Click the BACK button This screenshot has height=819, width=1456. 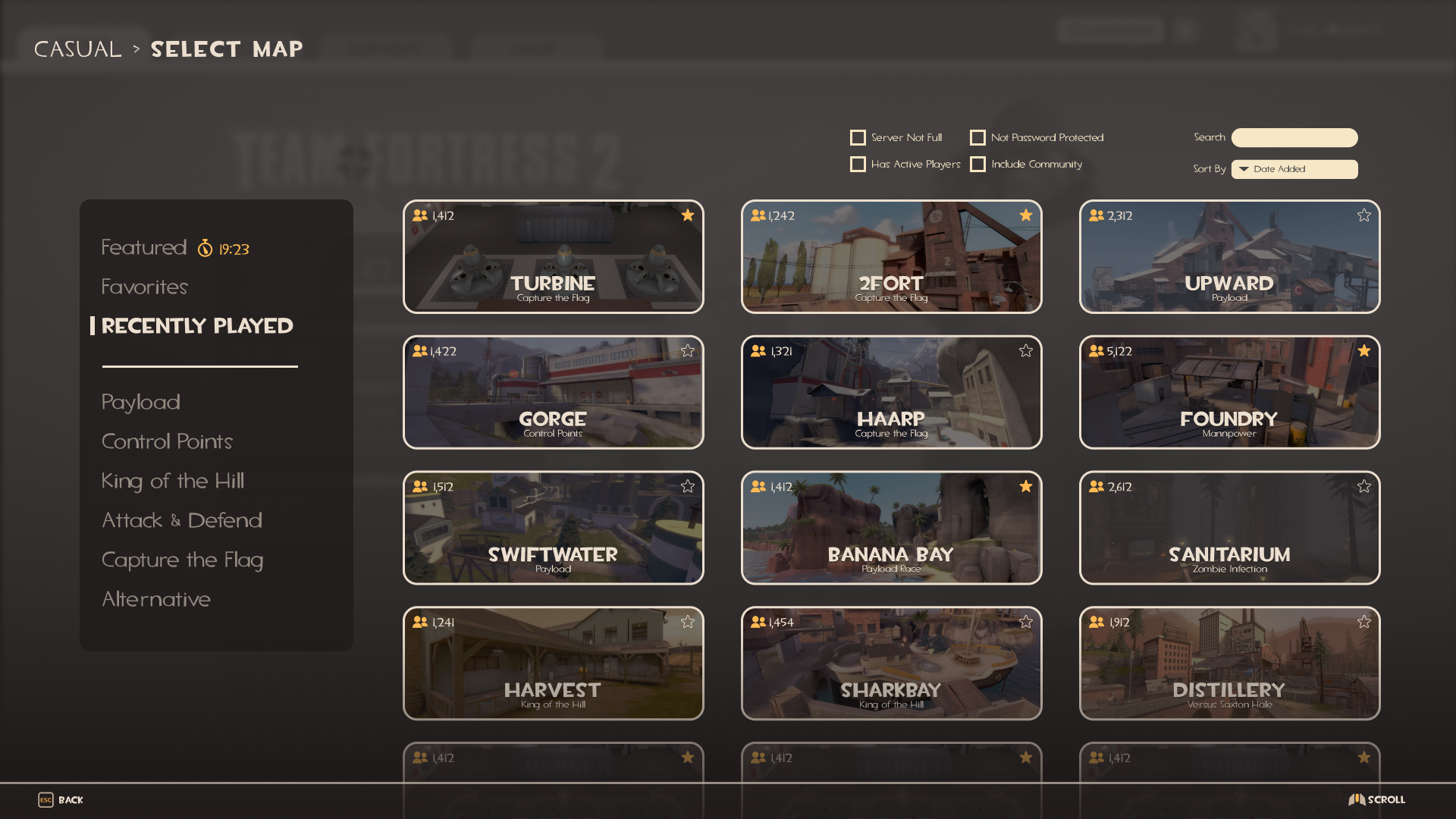click(x=69, y=799)
